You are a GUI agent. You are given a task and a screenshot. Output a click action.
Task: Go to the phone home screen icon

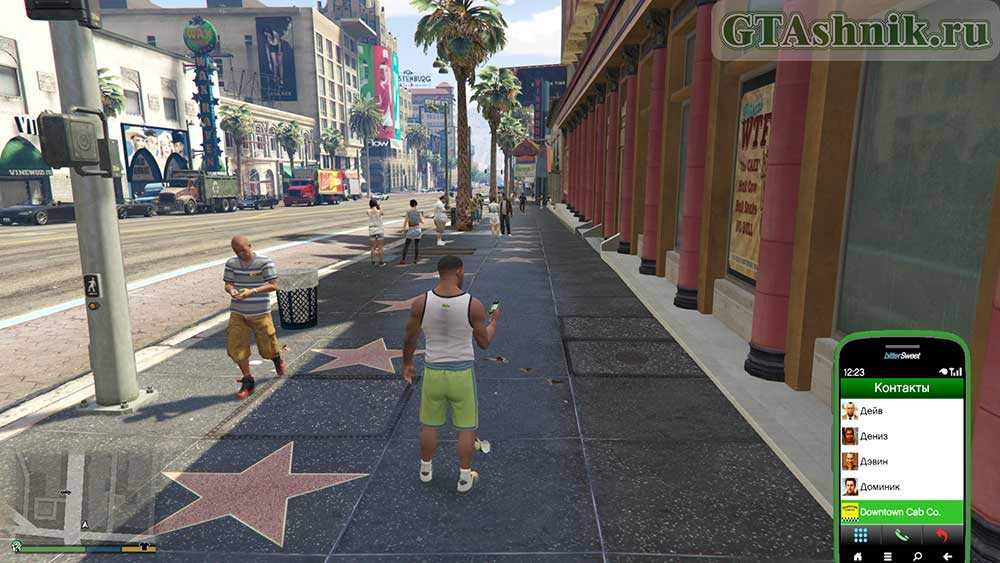[856, 554]
